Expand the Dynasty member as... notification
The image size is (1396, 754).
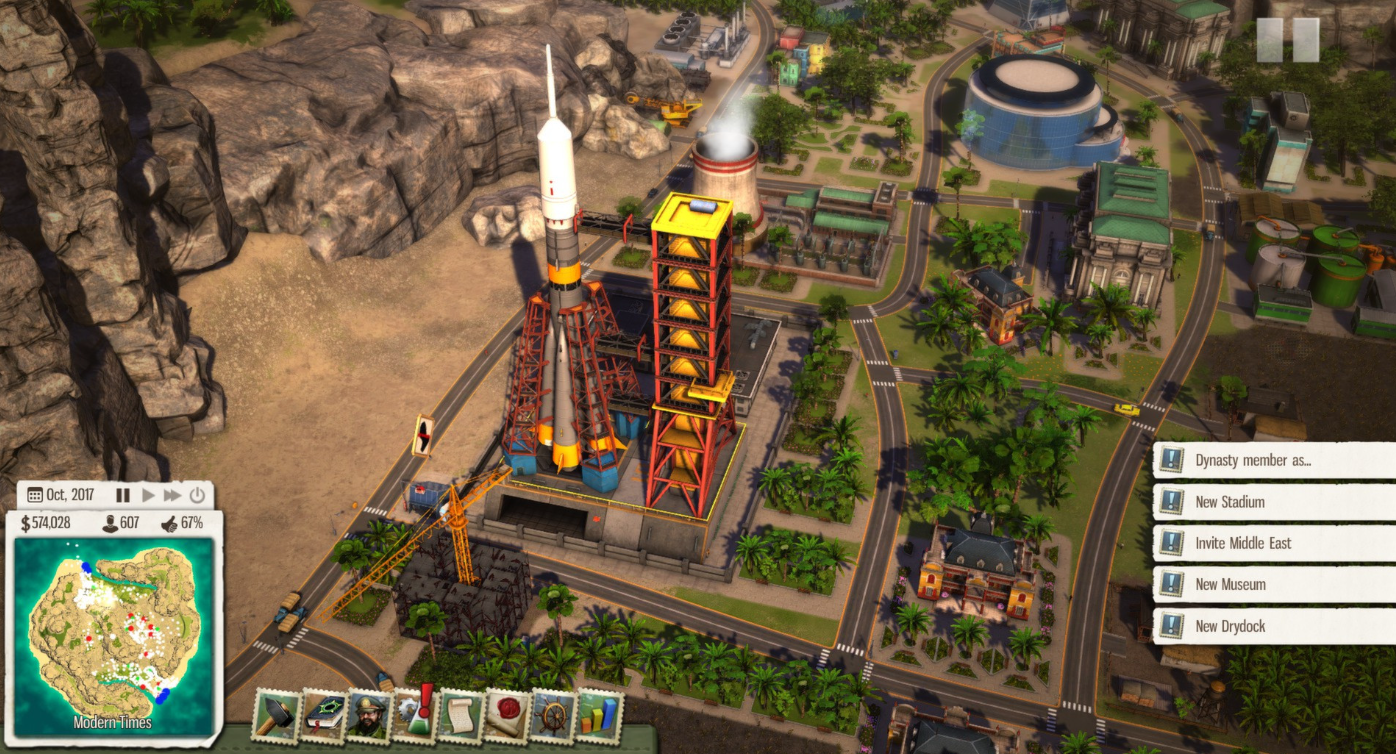tap(1270, 460)
